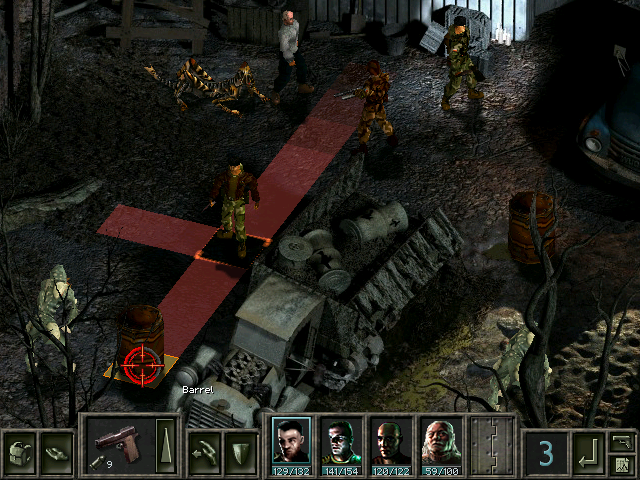The image size is (640, 480).
Task: Select the operative portrait with 129/132 health
Action: [x=290, y=441]
